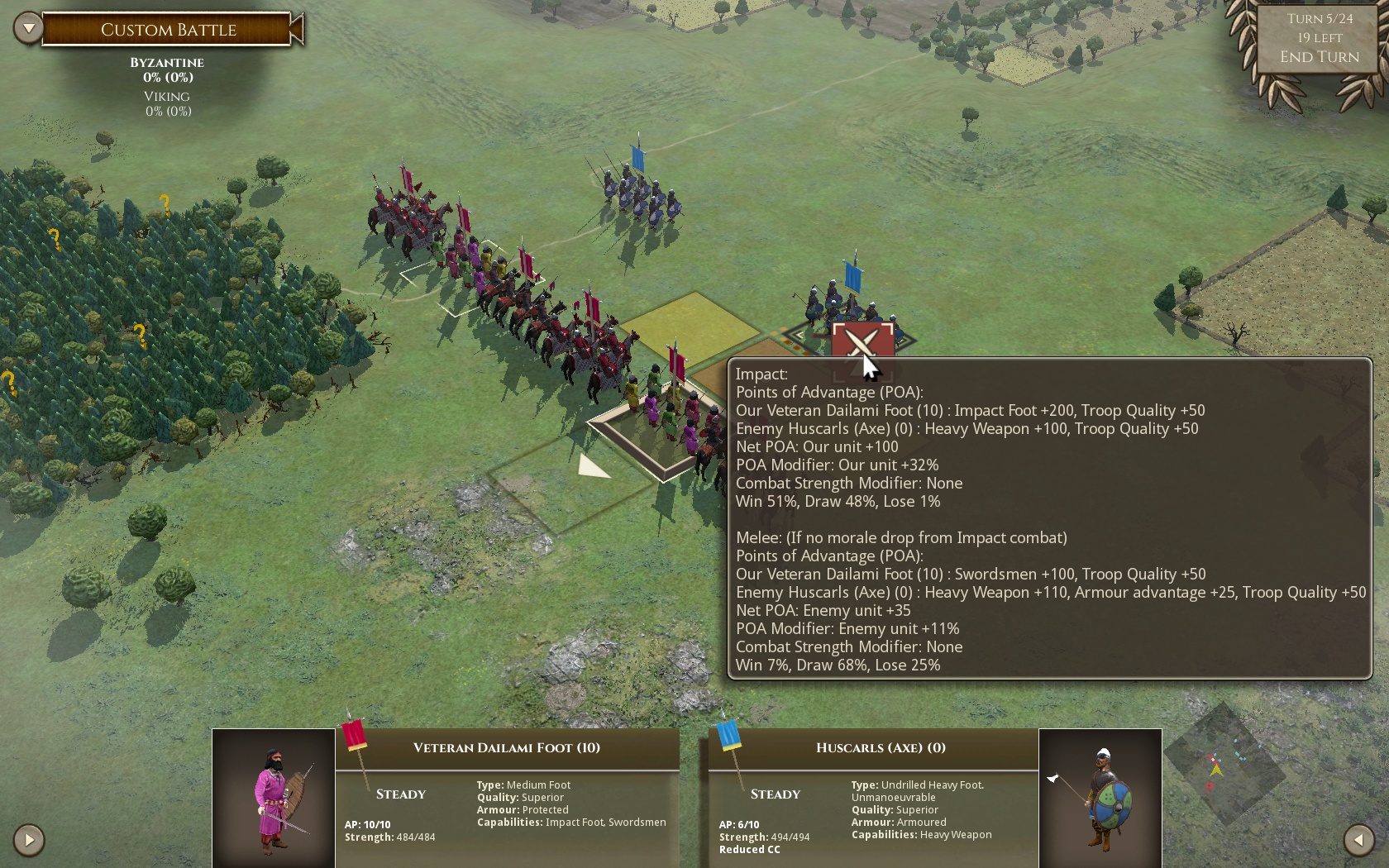Confirm attack on crossed swords icon

(862, 341)
